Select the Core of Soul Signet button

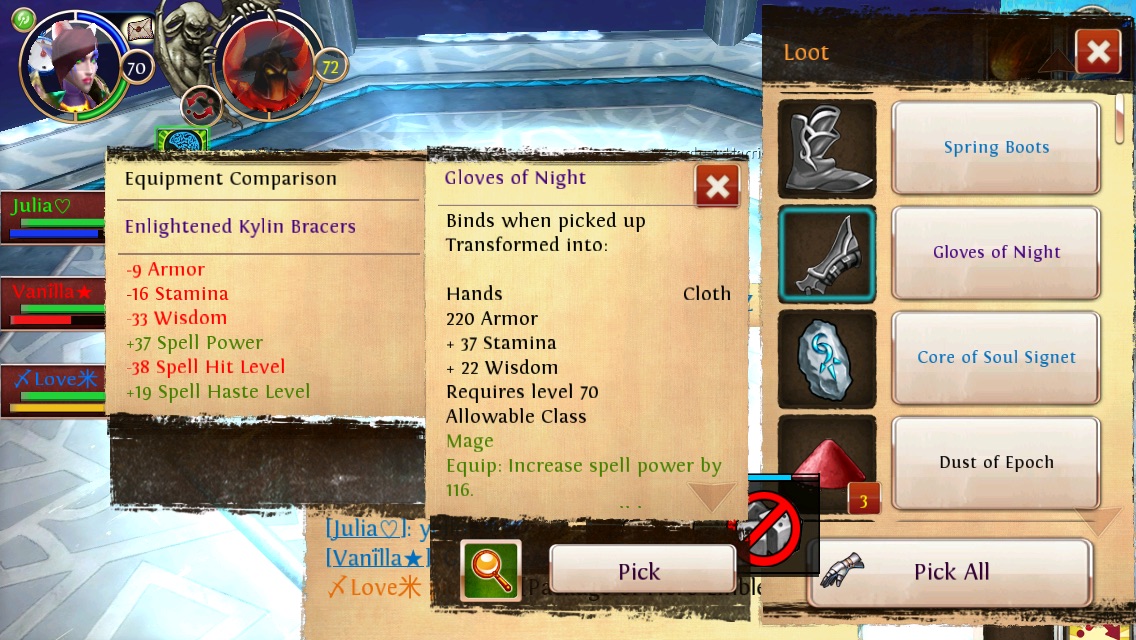pos(996,358)
